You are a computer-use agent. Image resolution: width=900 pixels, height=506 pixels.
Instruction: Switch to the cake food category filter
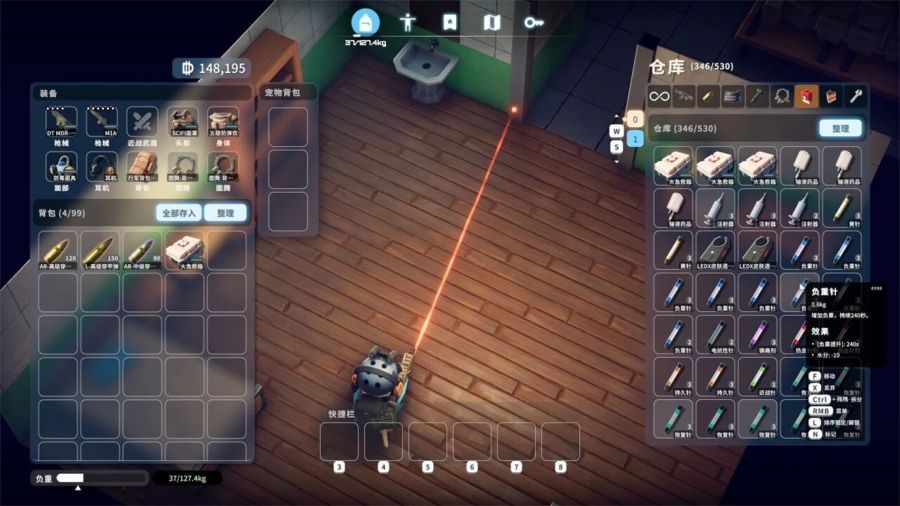click(x=831, y=96)
